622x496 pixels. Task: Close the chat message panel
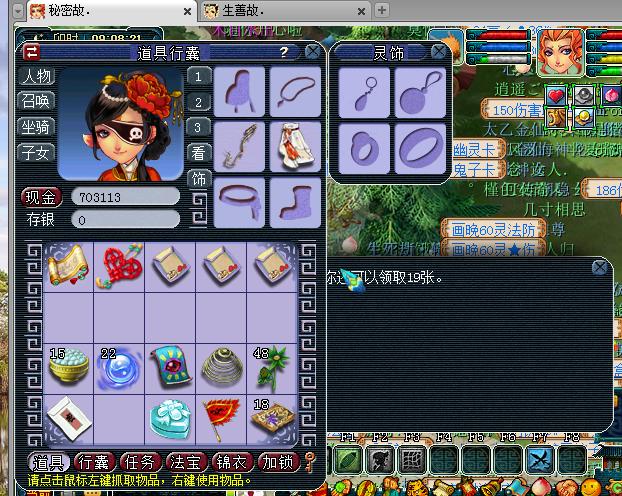(x=599, y=267)
